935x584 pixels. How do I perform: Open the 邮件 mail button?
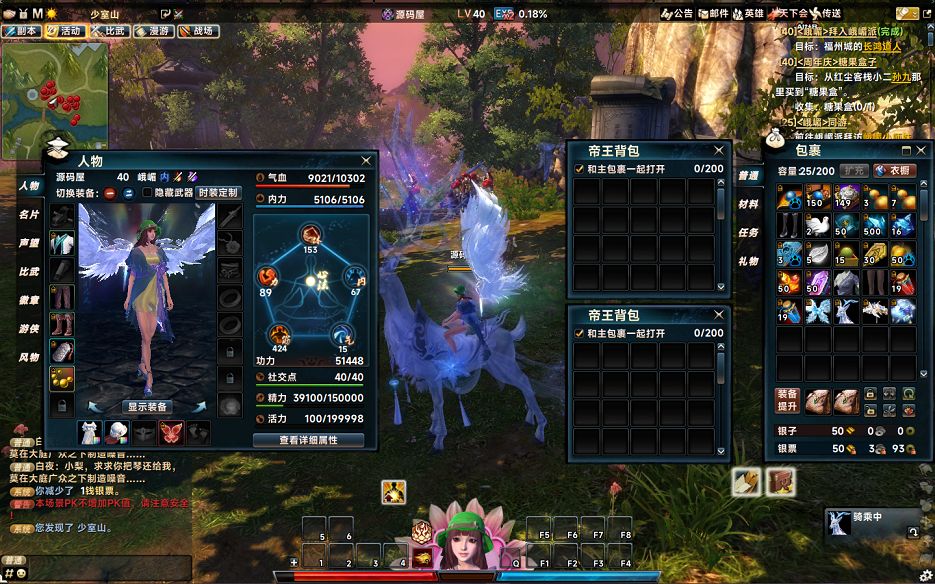click(712, 14)
